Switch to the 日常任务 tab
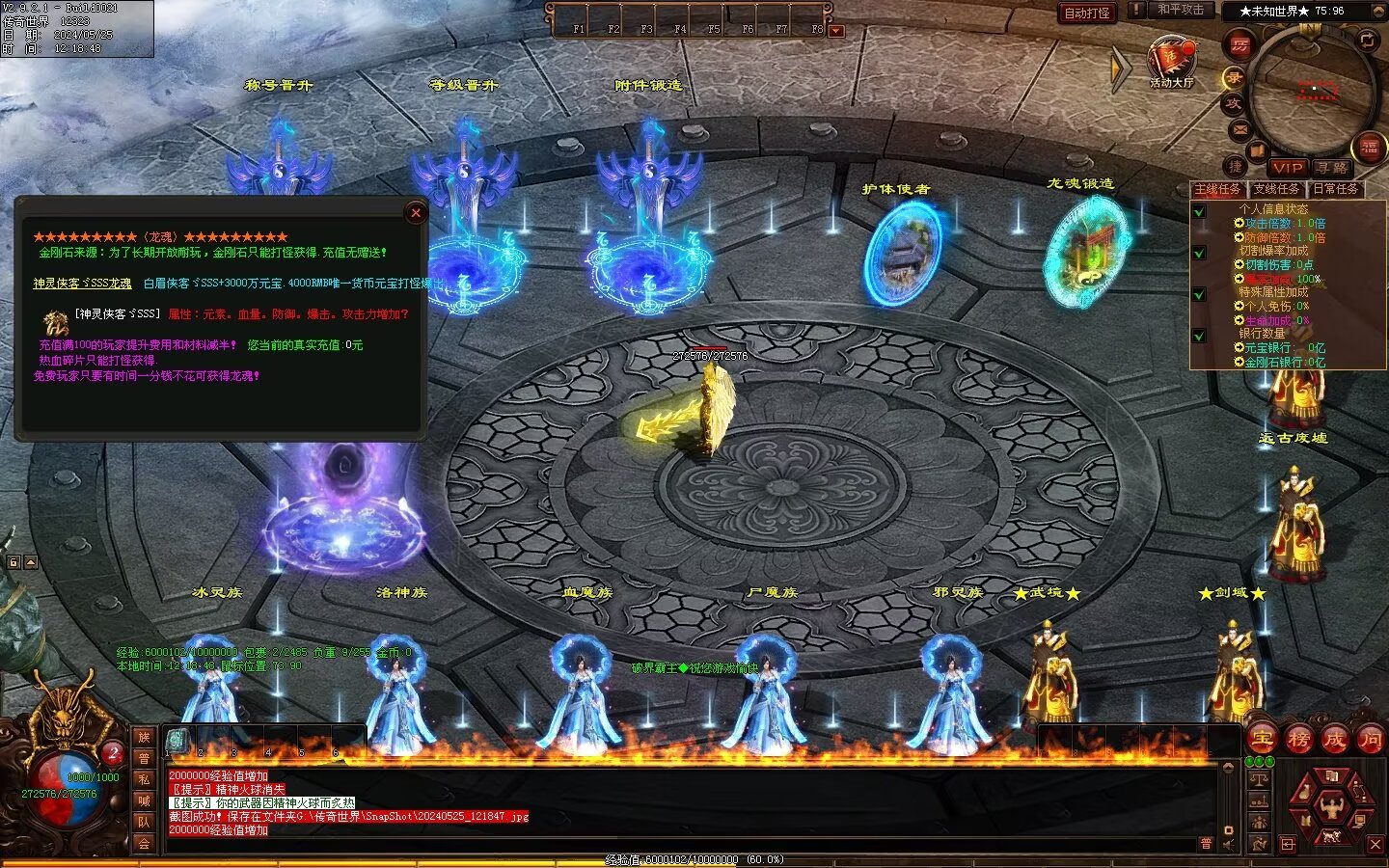Image resolution: width=1389 pixels, height=868 pixels. pos(1335,189)
